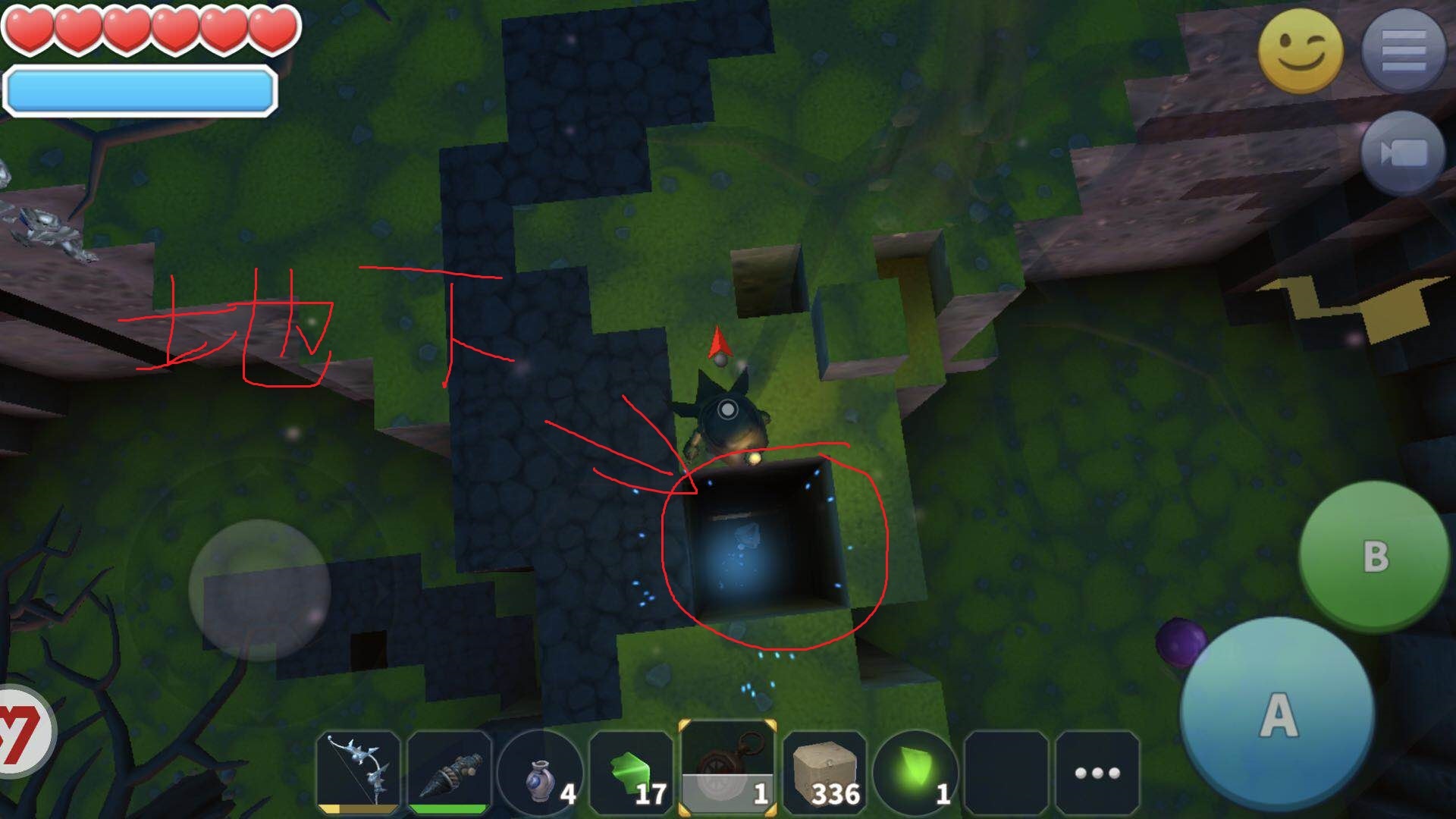Viewport: 1456px width, 819px height.
Task: Tap the highlighted compass item slot
Action: [728, 769]
